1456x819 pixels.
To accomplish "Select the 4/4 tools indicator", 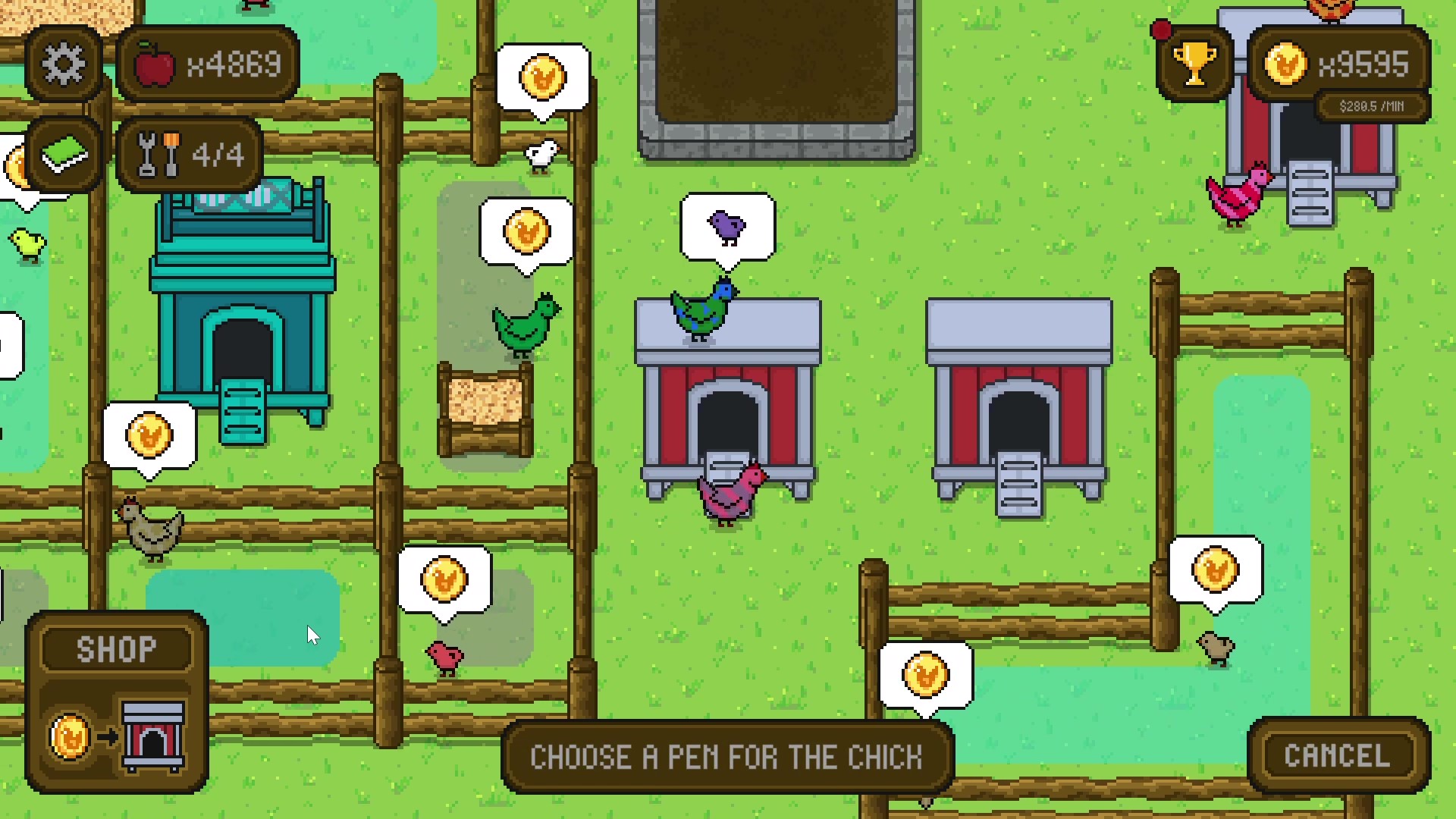I will [x=187, y=154].
